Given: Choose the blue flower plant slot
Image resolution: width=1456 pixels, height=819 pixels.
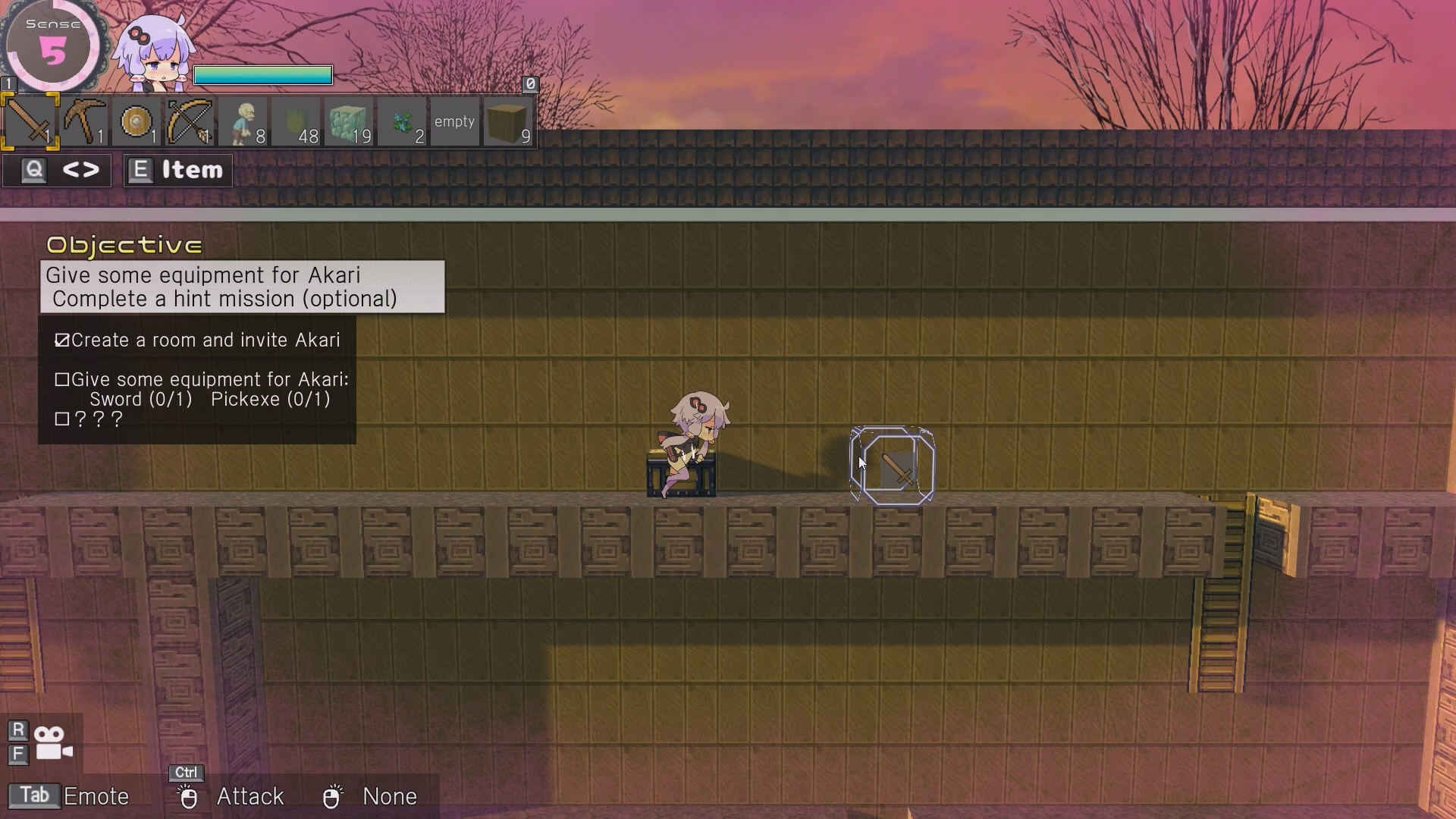Looking at the screenshot, I should (402, 121).
